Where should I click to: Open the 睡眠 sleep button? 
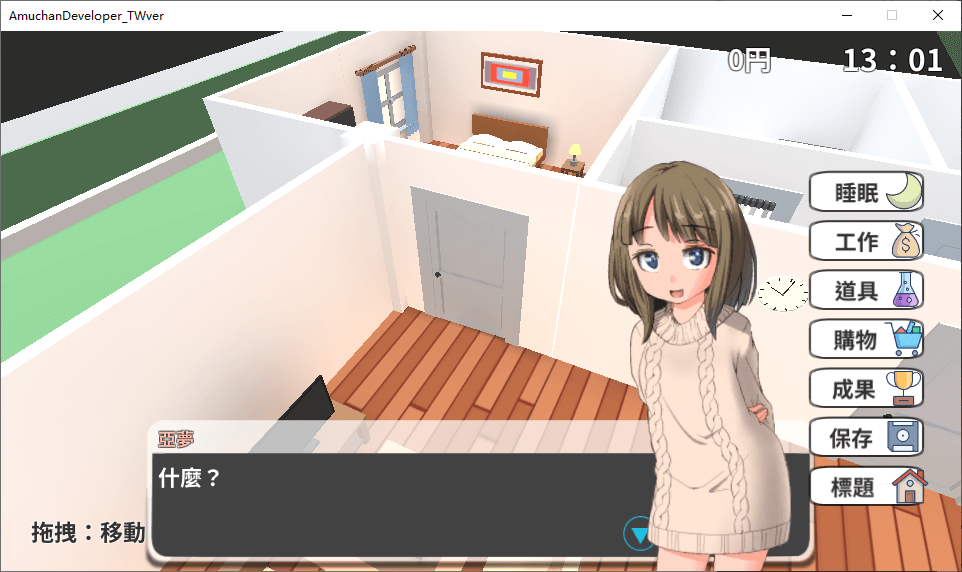[865, 193]
